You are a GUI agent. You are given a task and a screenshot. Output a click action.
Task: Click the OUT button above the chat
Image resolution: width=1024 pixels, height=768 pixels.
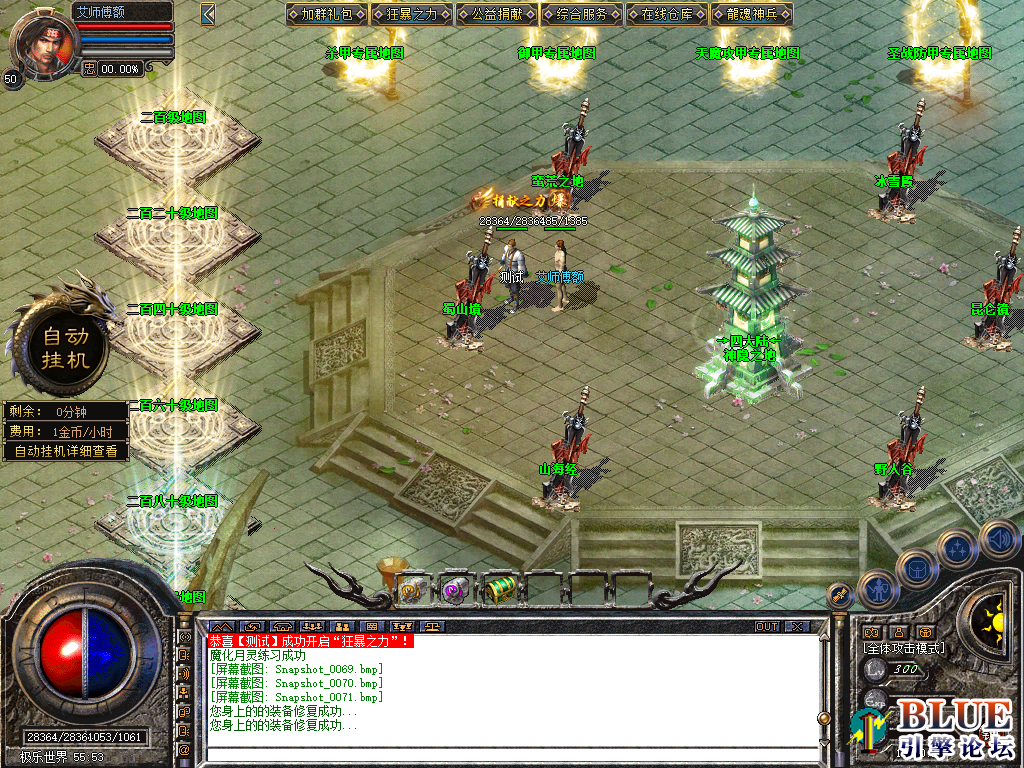coord(766,626)
